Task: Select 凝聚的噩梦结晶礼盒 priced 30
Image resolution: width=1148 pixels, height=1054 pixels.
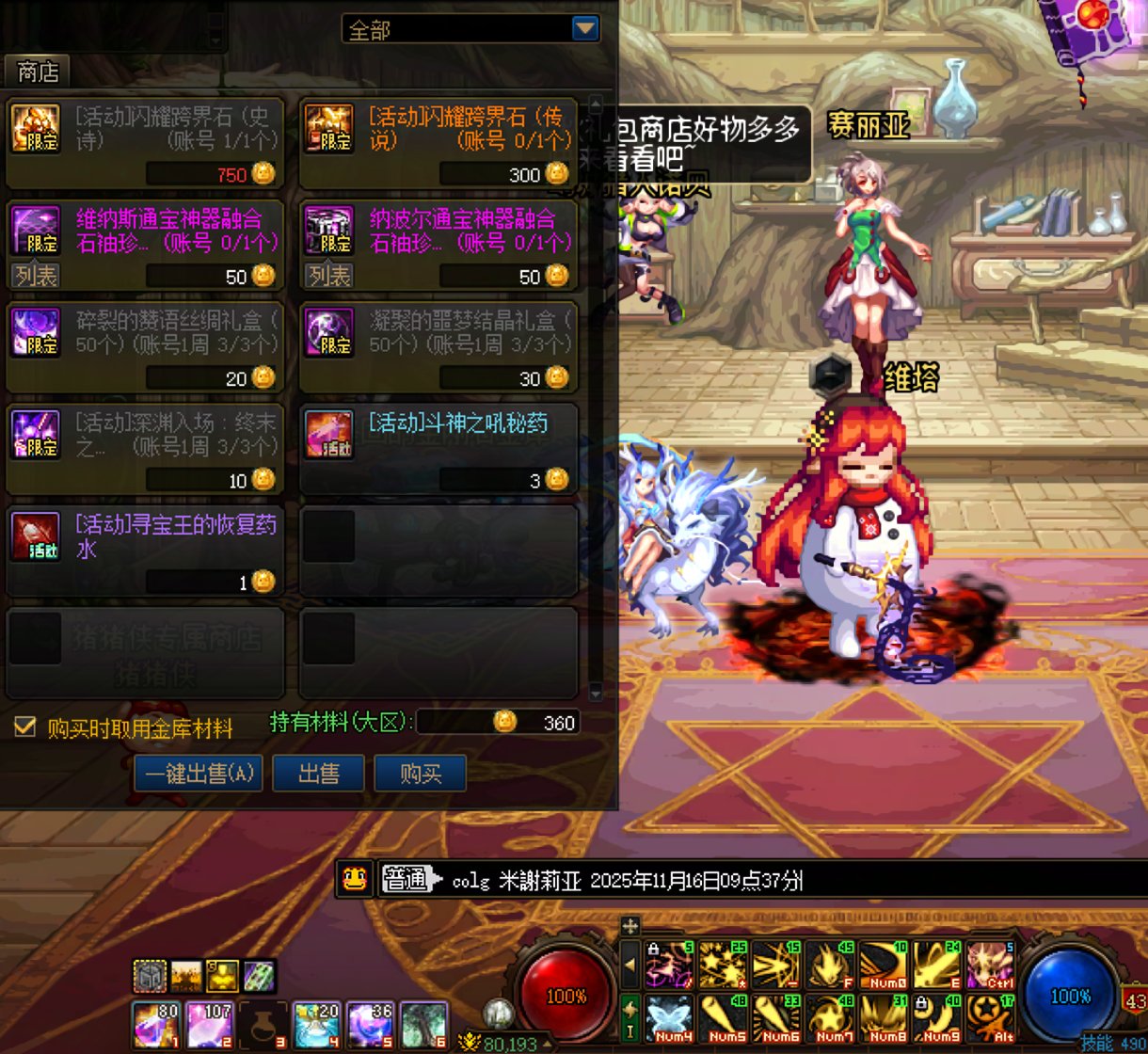Action: click(x=438, y=346)
